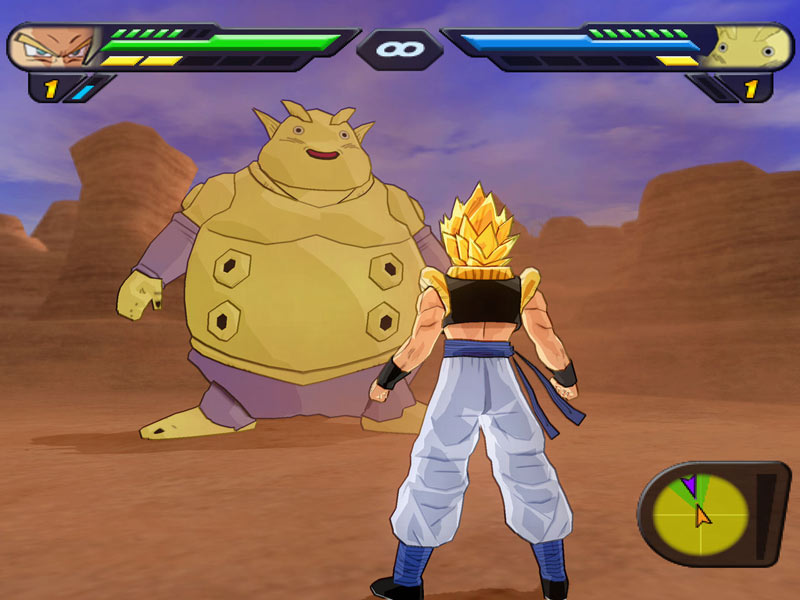Open the round yellow radar minimap
800x600 pixels.
click(x=699, y=513)
